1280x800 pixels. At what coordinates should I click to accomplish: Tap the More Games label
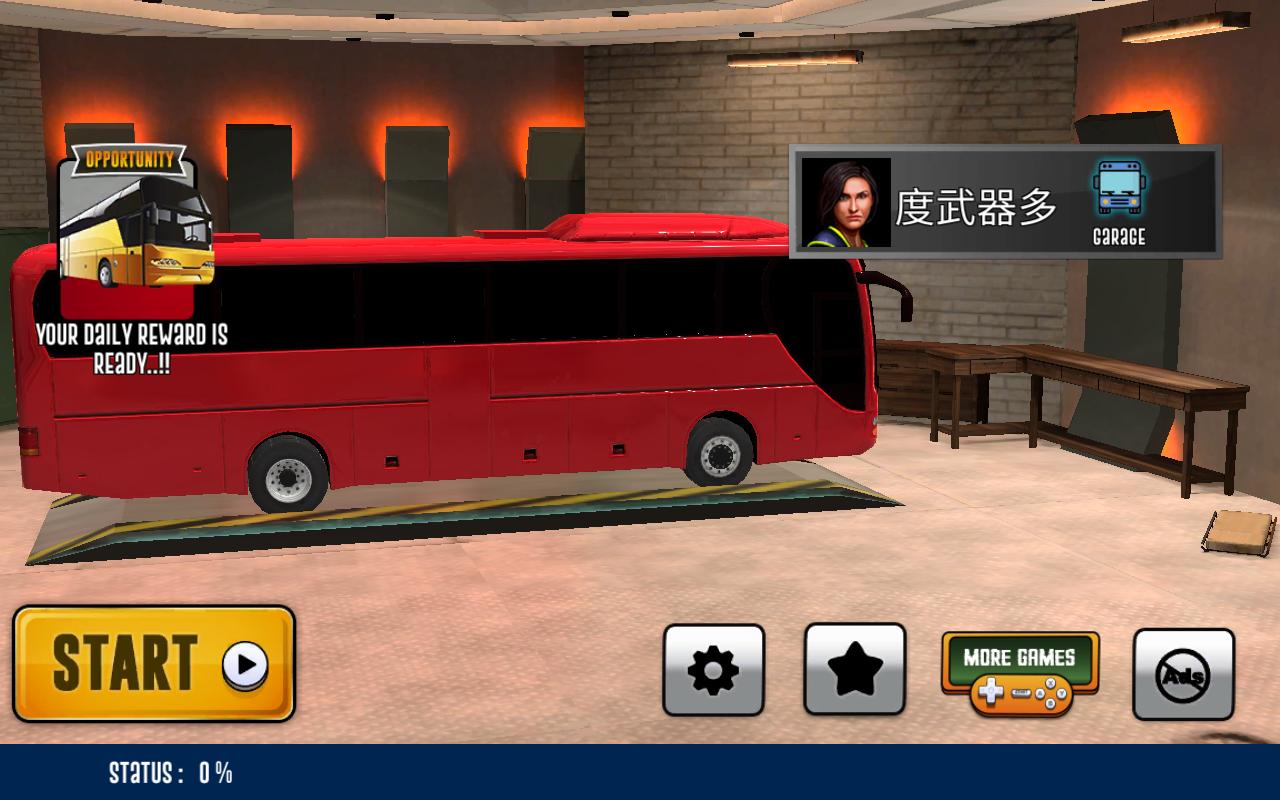(x=1019, y=657)
